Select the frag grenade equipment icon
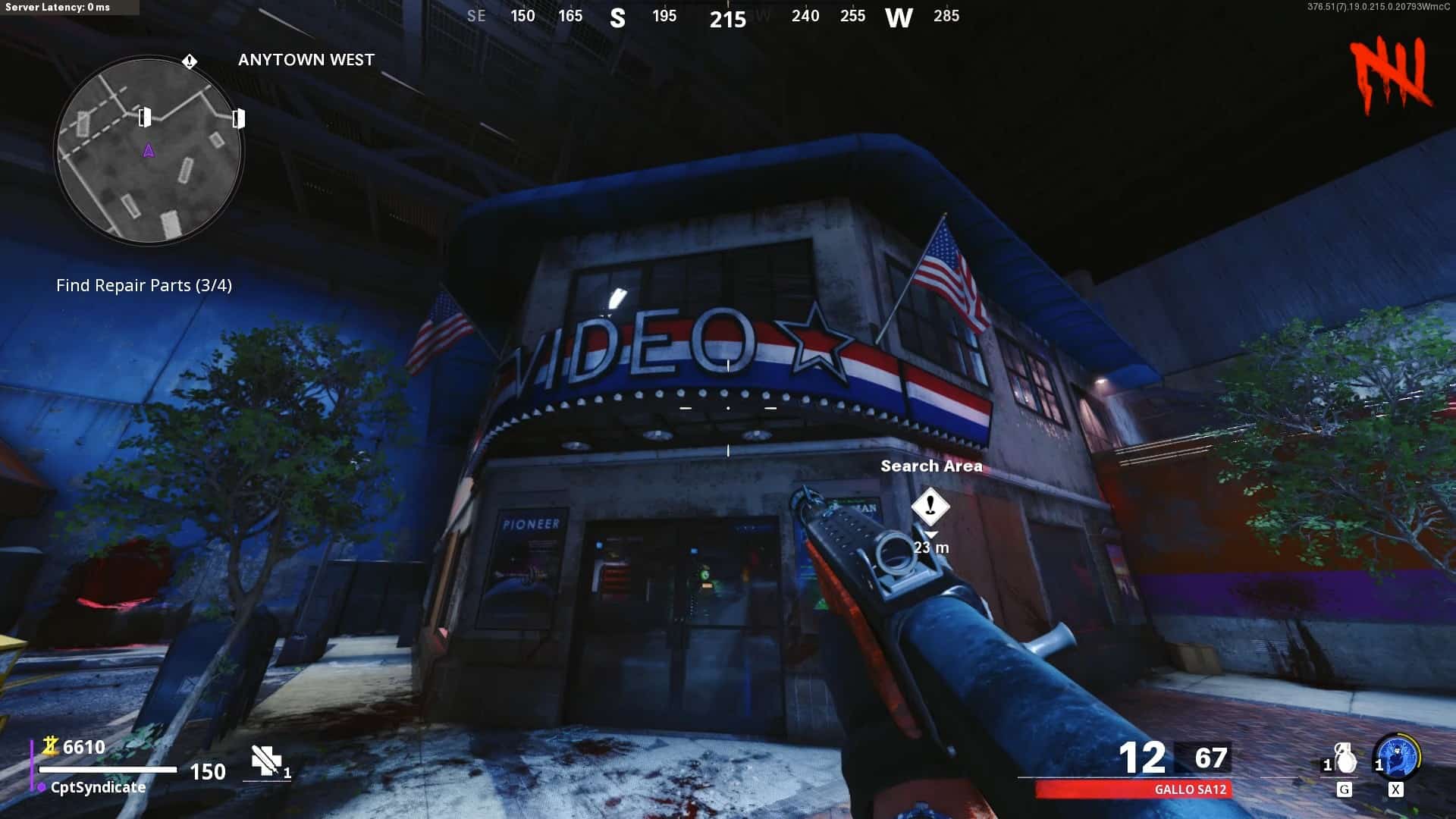This screenshot has width=1456, height=819. [x=1345, y=759]
